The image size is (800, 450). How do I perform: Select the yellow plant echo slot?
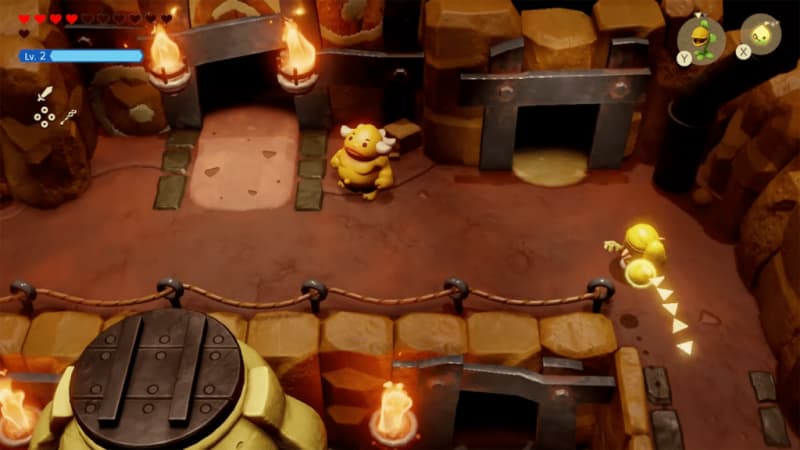[x=699, y=38]
